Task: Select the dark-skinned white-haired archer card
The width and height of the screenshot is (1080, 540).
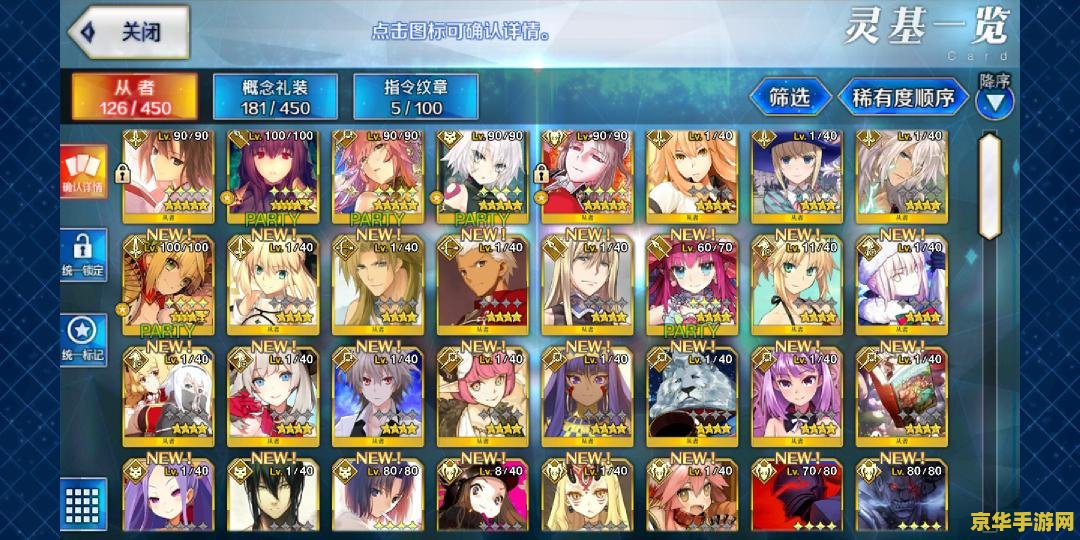Action: 482,288
